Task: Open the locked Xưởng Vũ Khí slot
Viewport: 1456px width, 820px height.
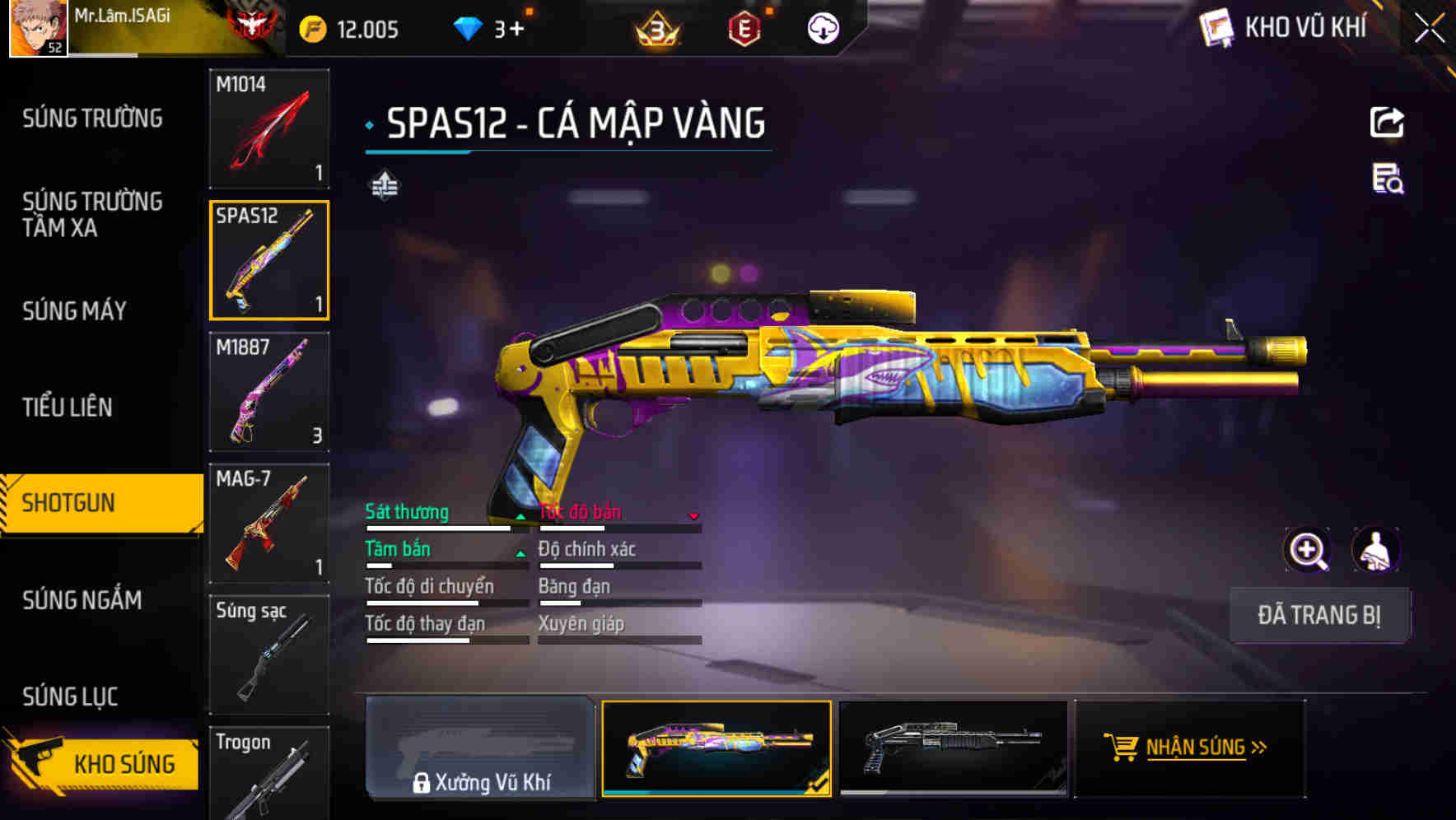Action: [x=480, y=748]
